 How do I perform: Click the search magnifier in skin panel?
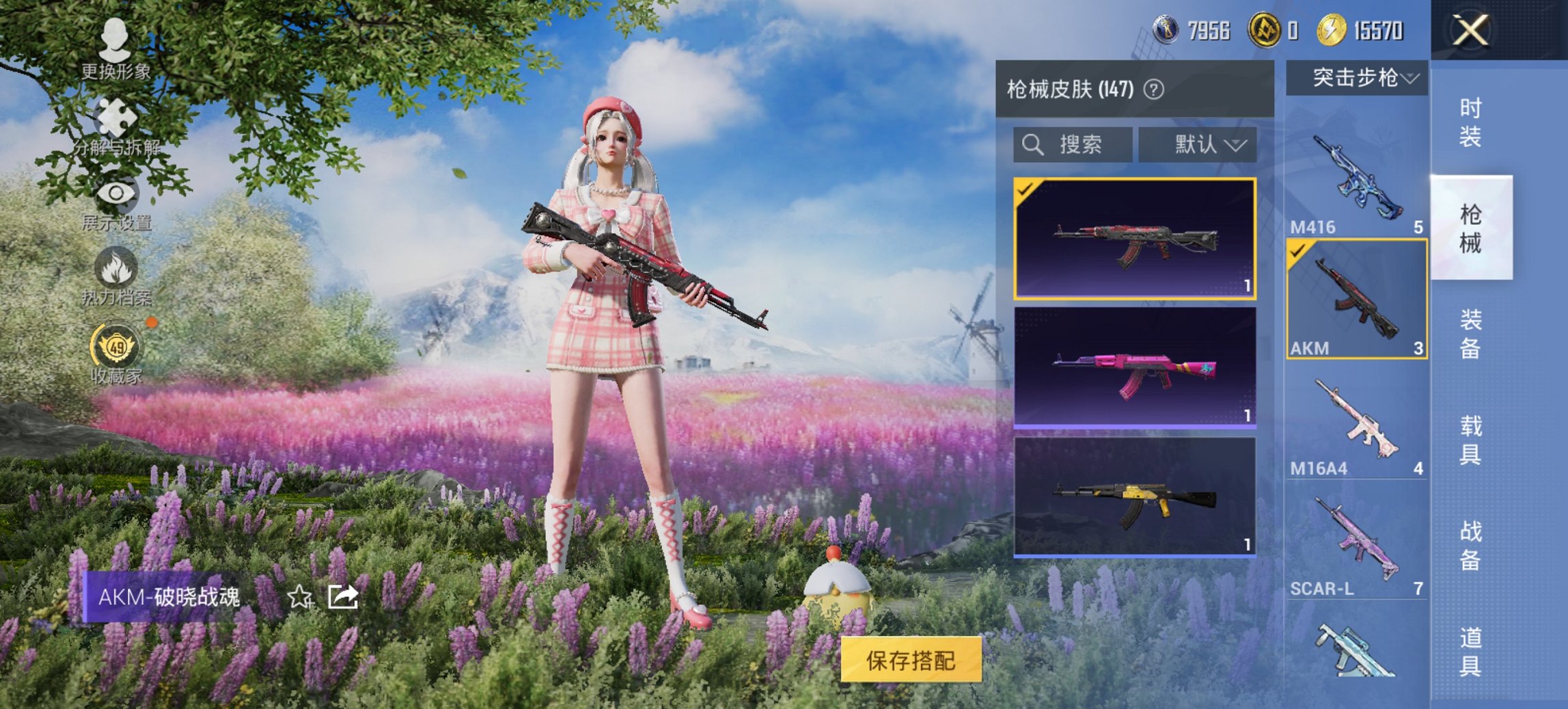[1032, 144]
